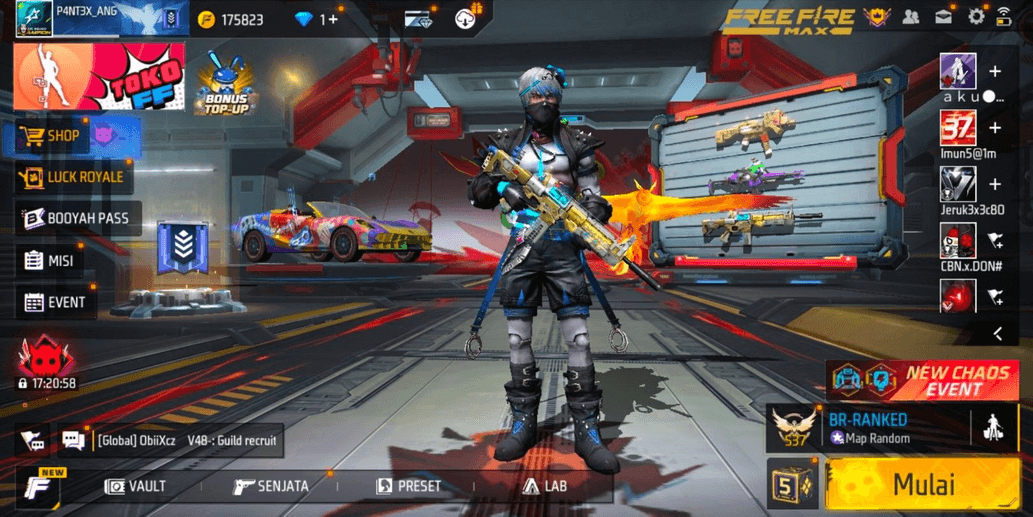
Task: Open the Event menu
Action: point(56,302)
